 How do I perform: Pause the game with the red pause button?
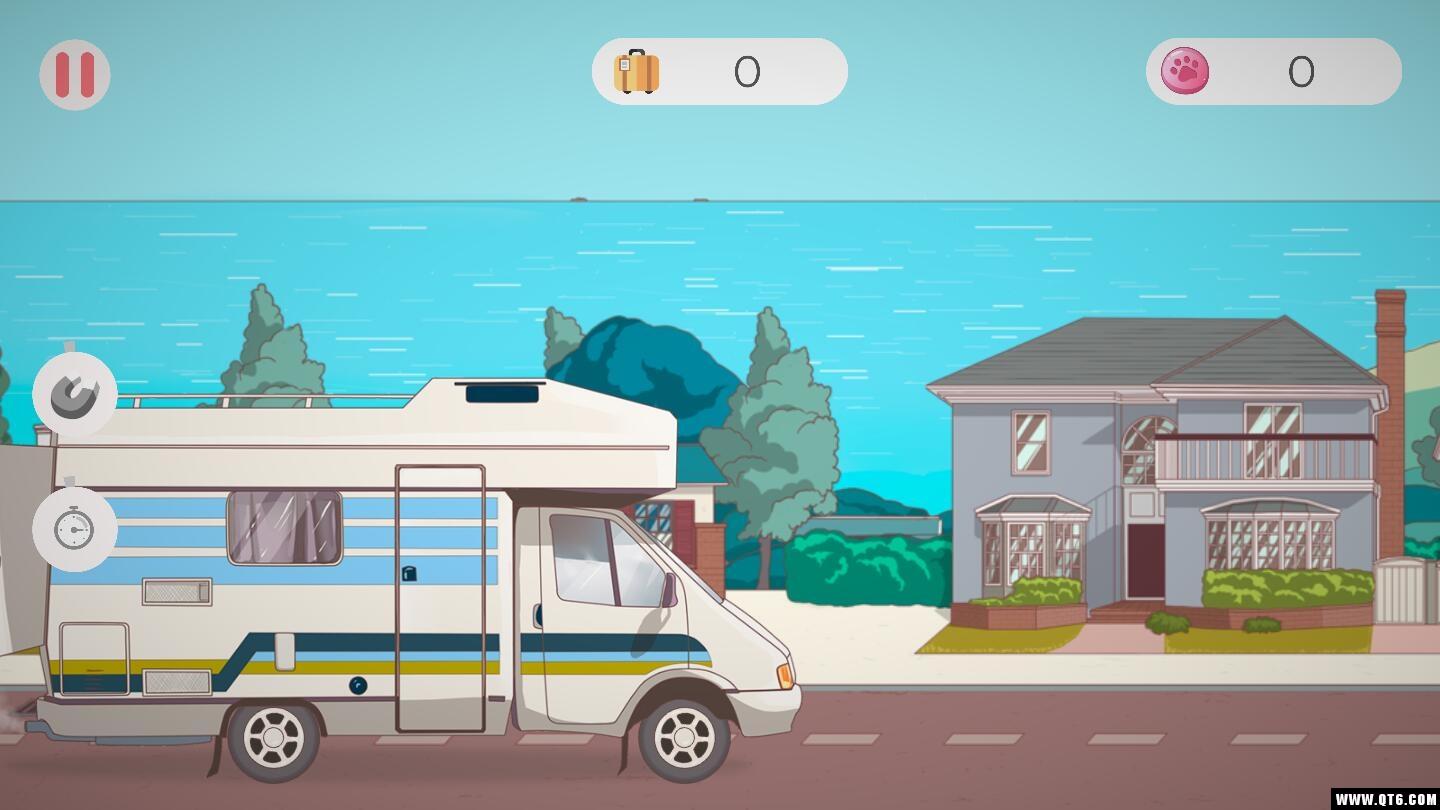75,75
